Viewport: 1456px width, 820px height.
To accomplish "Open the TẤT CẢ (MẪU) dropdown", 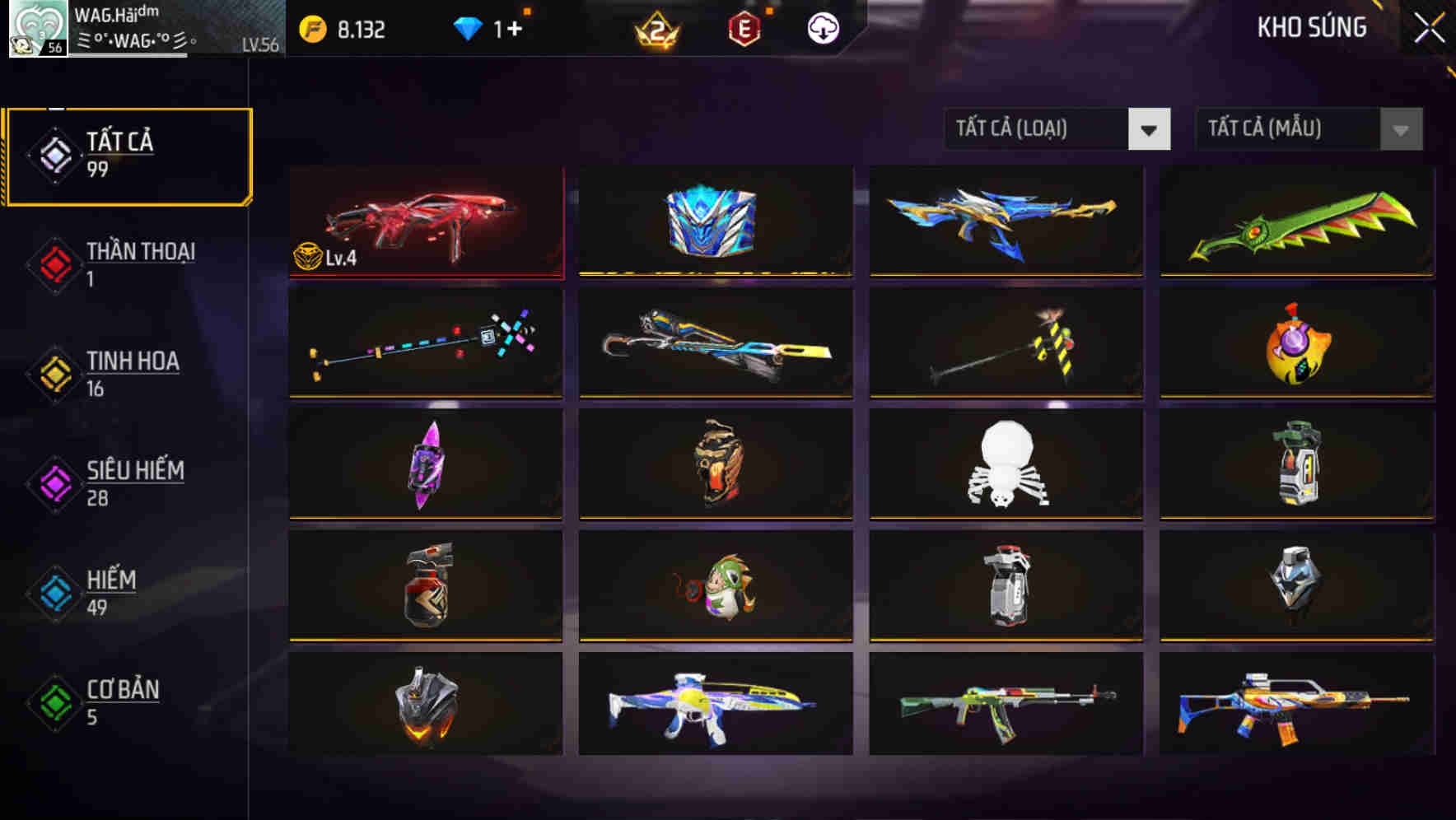I will pos(1308,129).
